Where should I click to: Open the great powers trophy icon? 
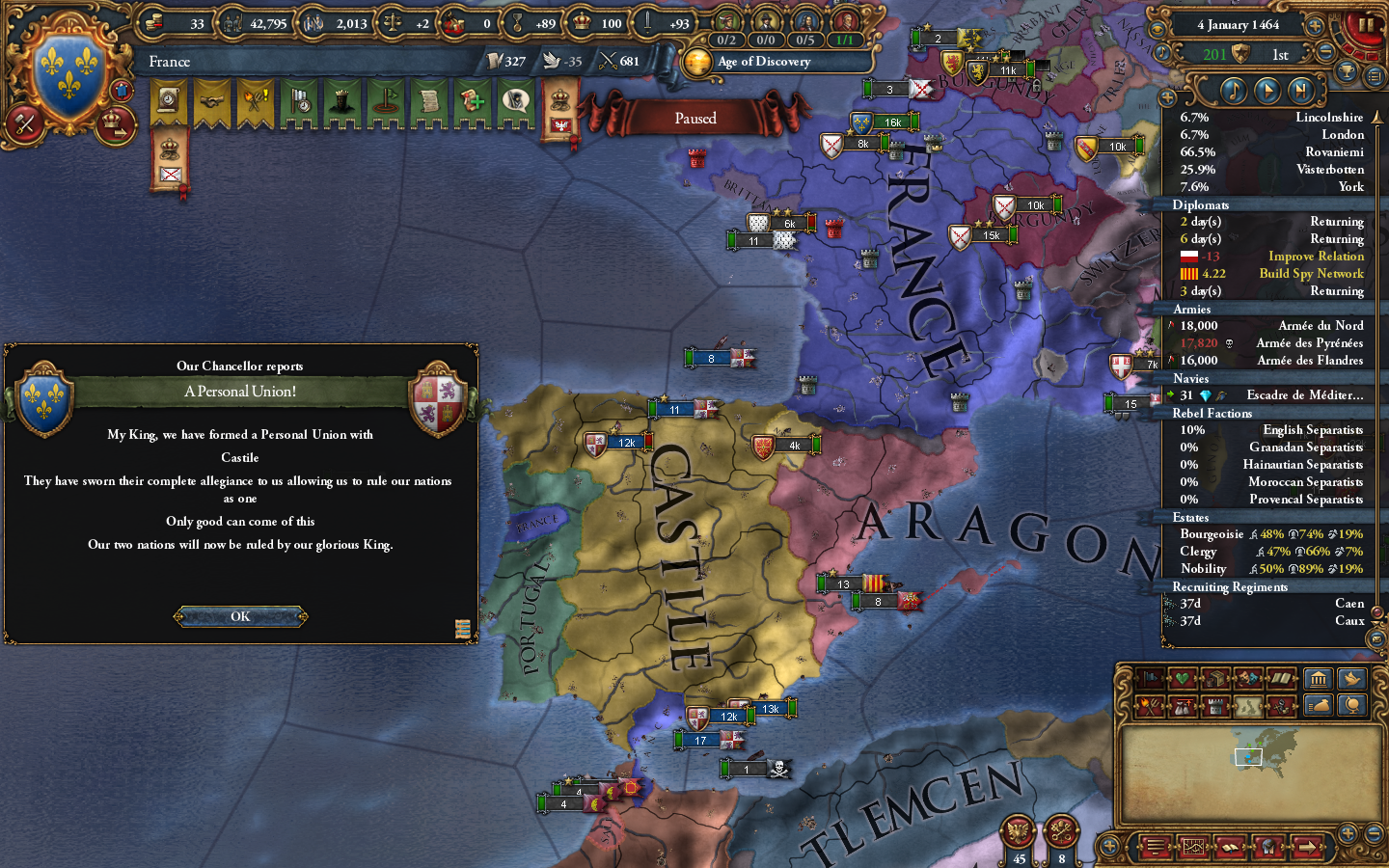click(1347, 71)
